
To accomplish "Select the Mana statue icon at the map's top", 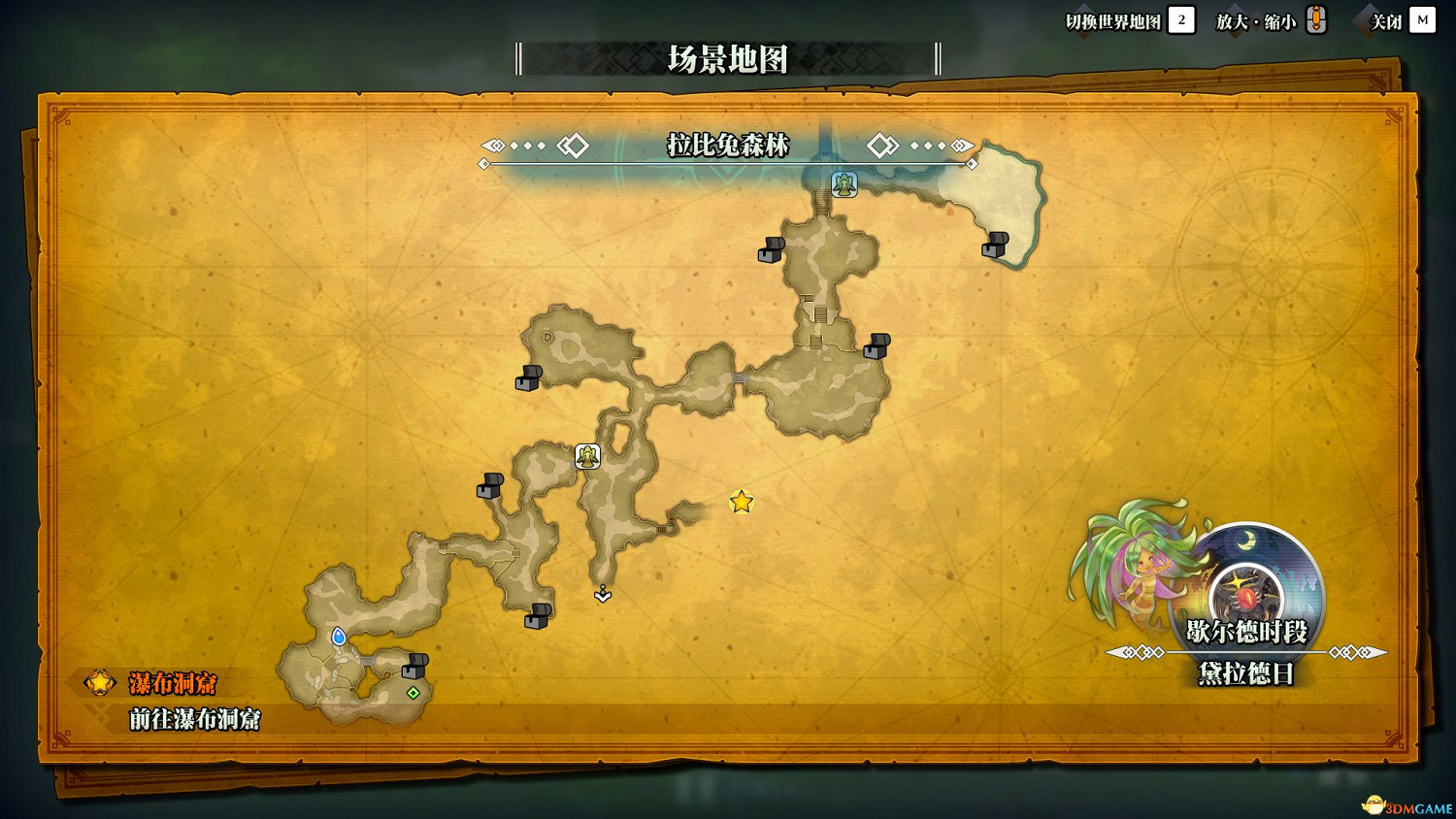I will 844,183.
